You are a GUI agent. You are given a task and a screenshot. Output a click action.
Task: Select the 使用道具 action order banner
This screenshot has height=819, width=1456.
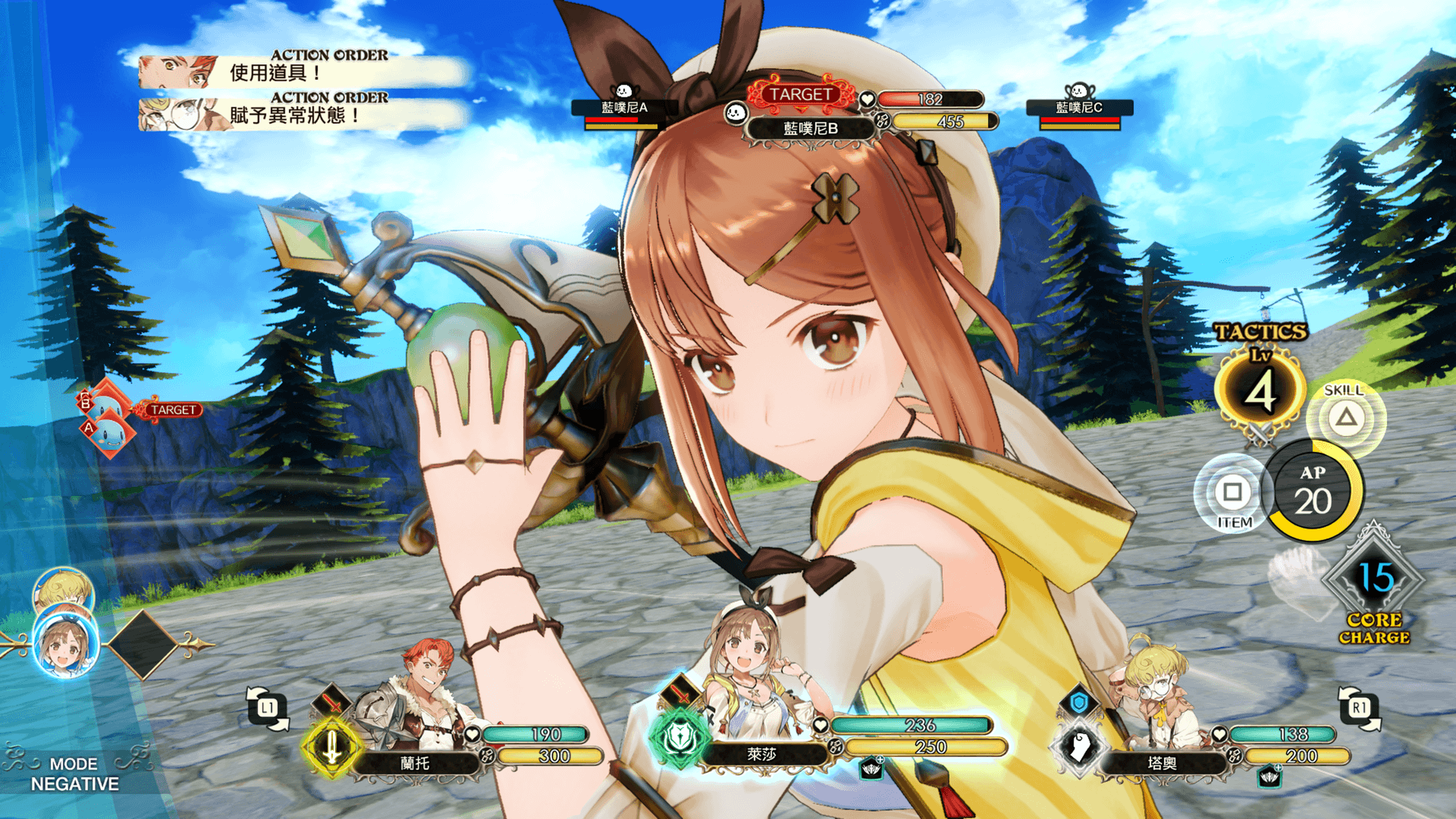click(303, 72)
